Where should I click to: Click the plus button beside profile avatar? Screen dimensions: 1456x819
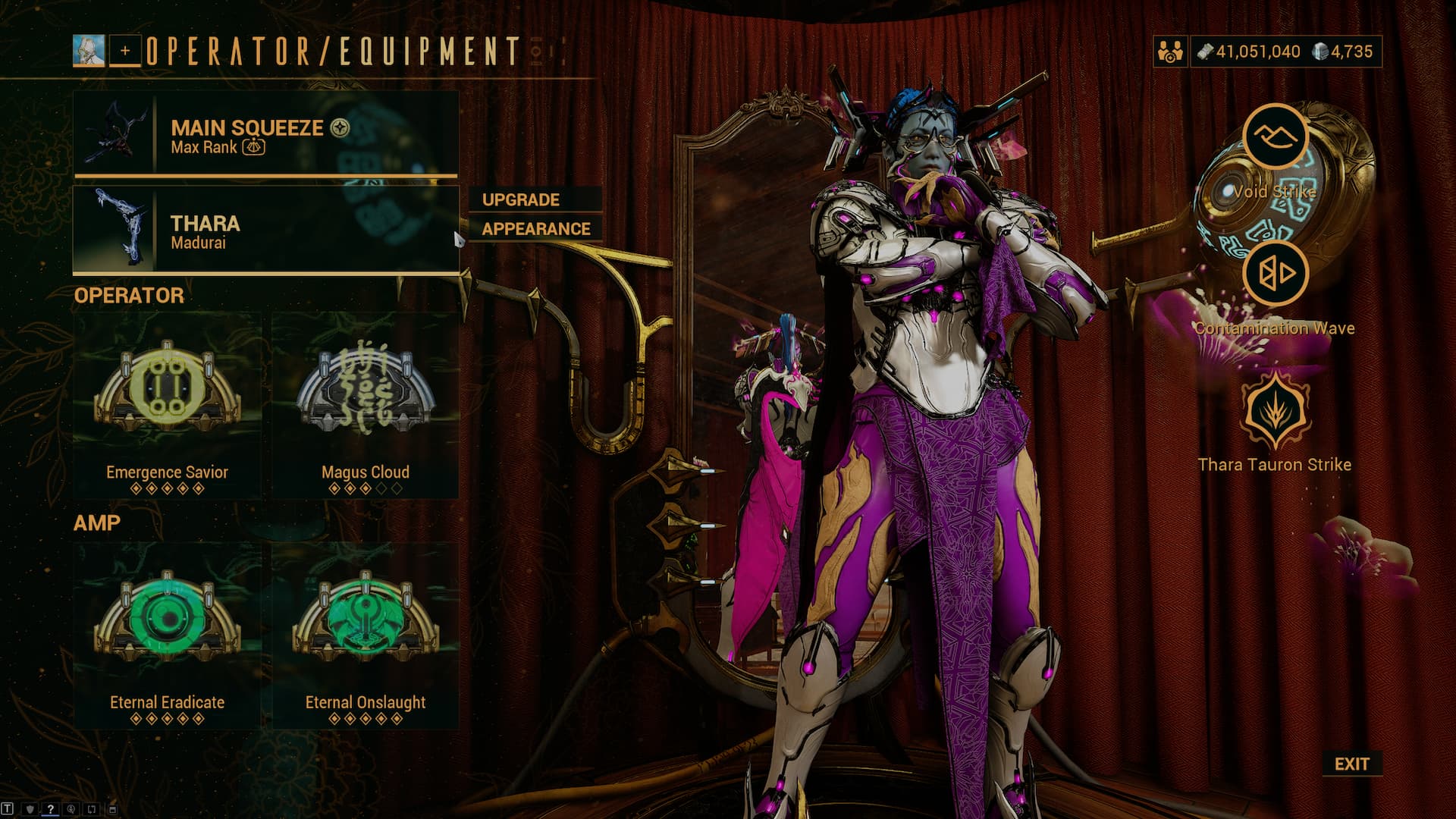pyautogui.click(x=125, y=51)
